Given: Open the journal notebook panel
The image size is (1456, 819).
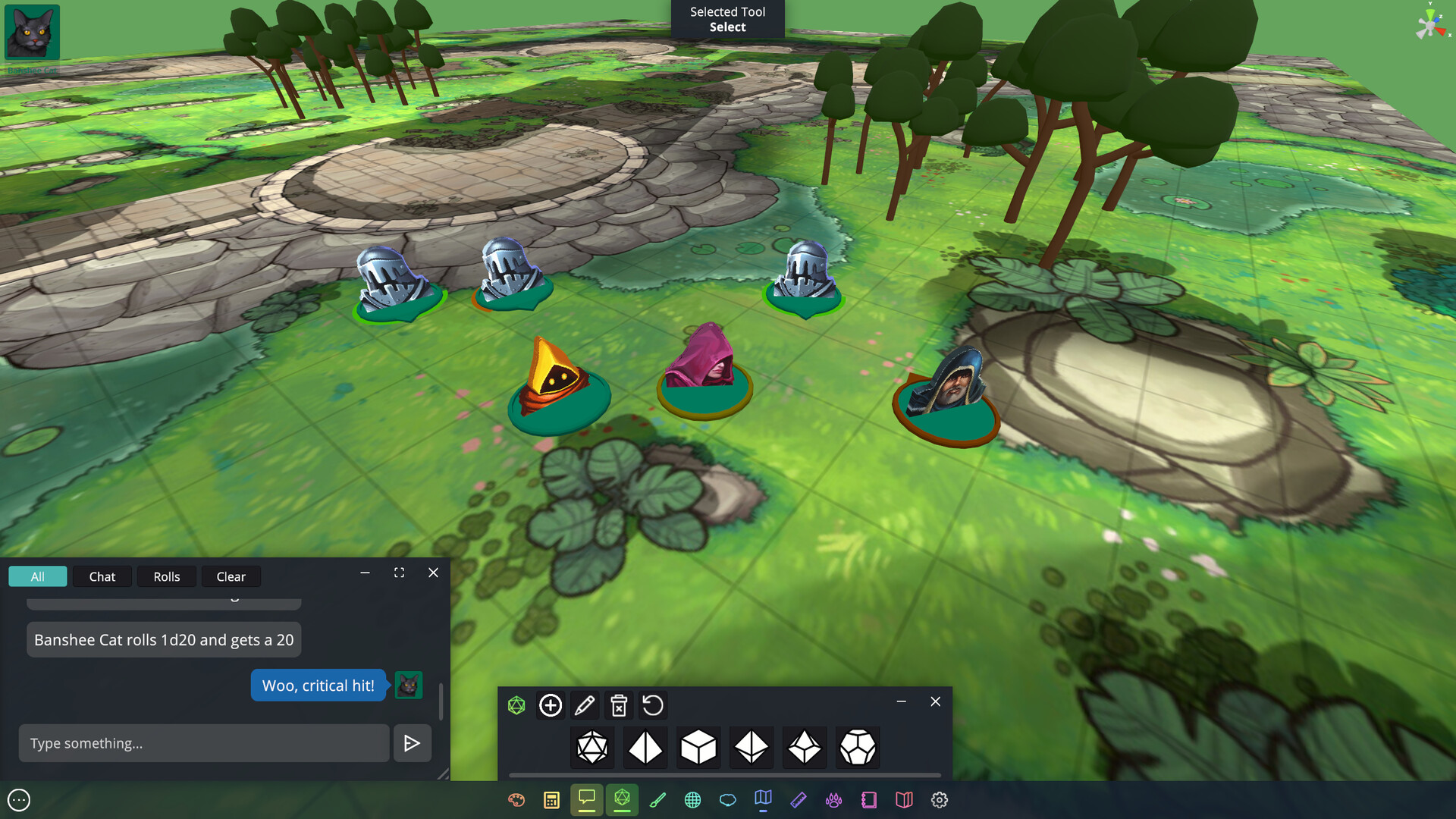Looking at the screenshot, I should (x=868, y=799).
